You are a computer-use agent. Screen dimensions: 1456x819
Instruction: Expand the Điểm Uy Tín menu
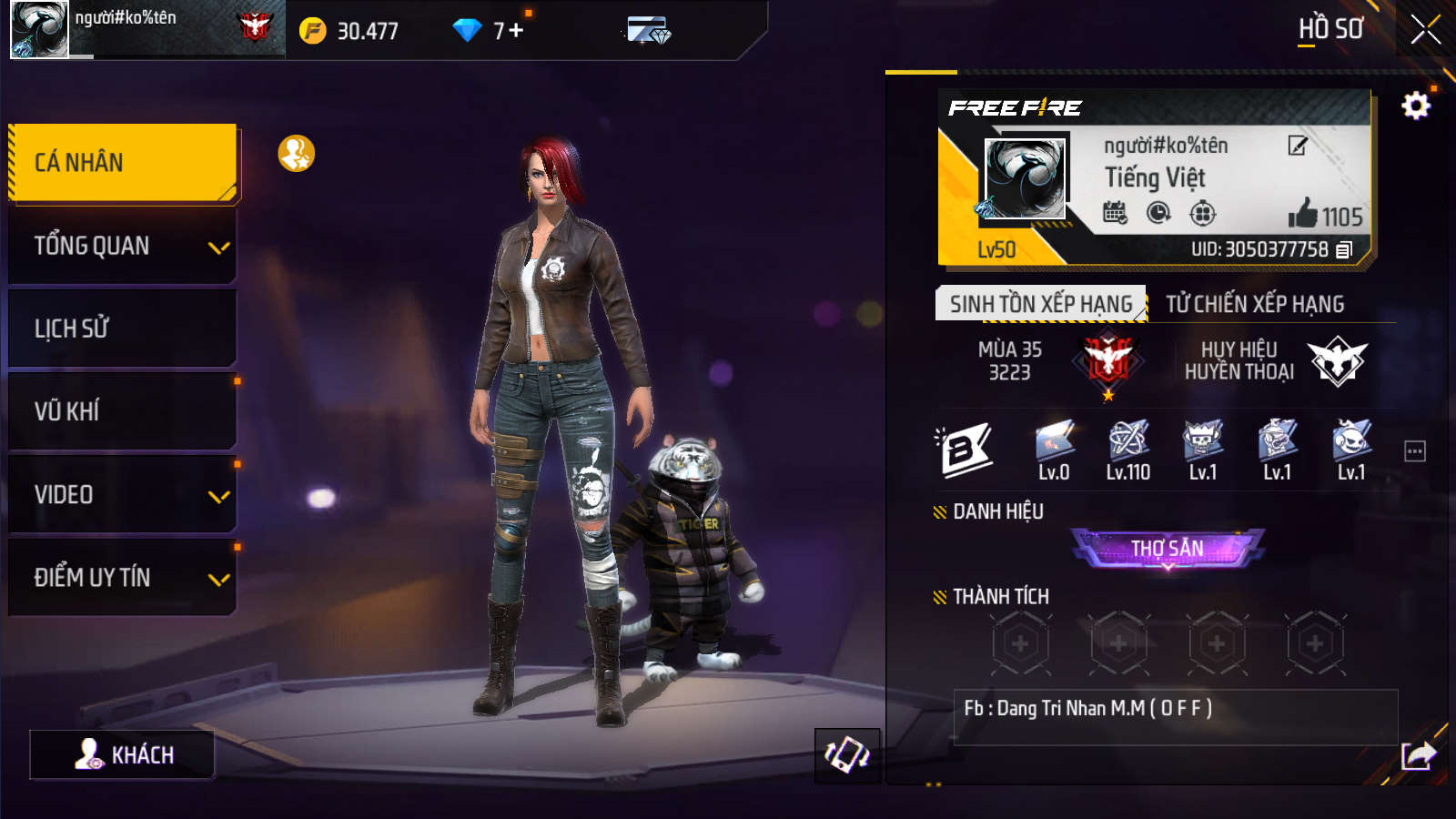pos(123,578)
